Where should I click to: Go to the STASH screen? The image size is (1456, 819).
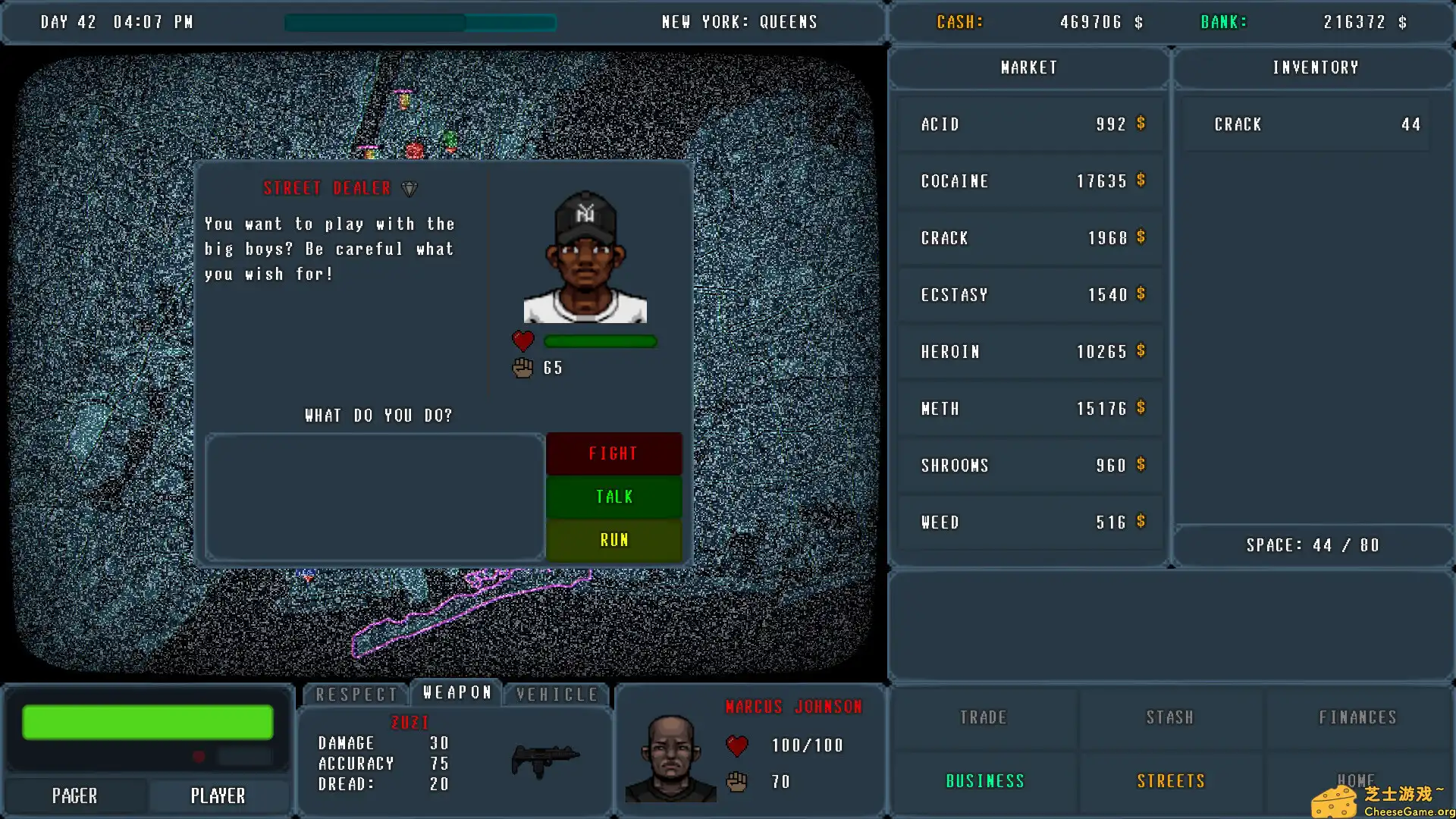click(x=1169, y=717)
